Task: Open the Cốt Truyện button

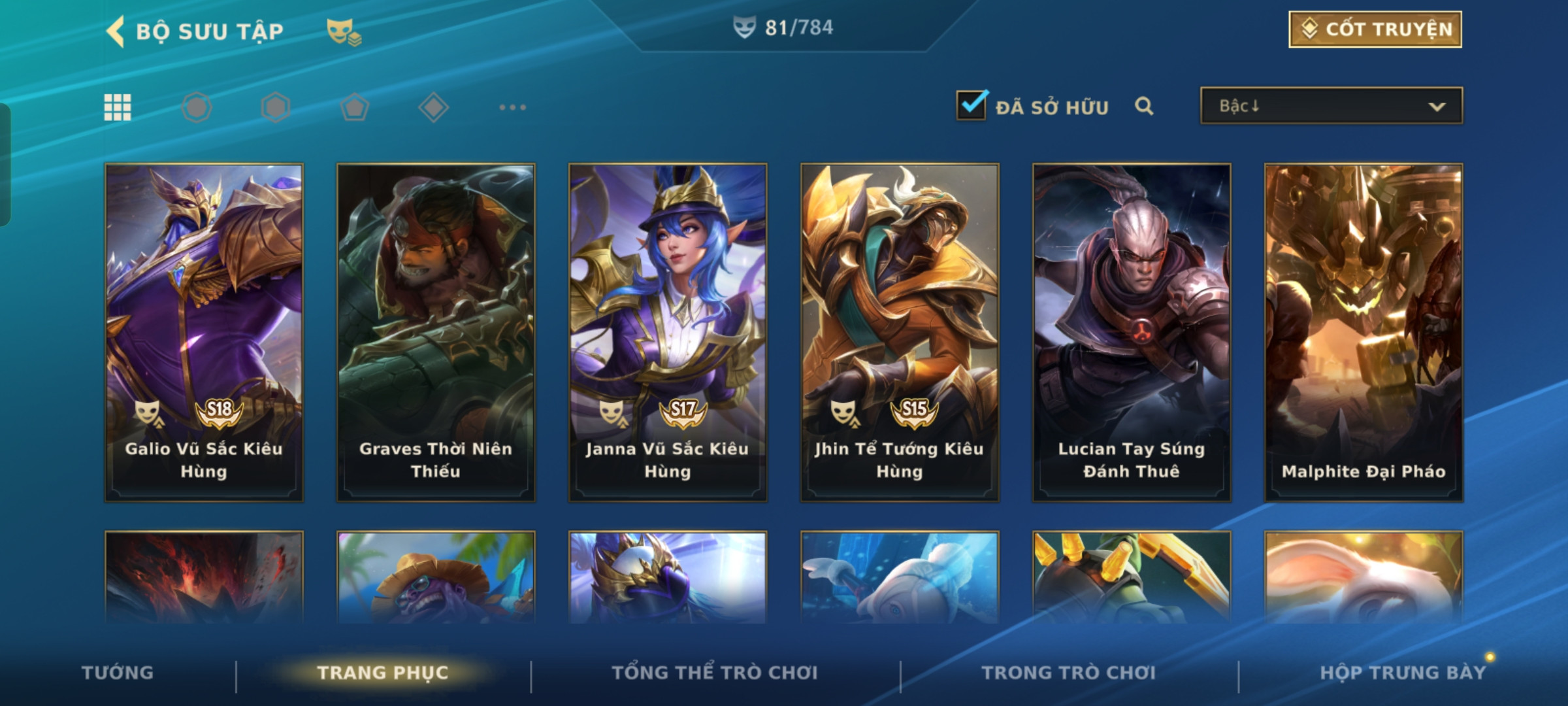Action: pyautogui.click(x=1375, y=29)
